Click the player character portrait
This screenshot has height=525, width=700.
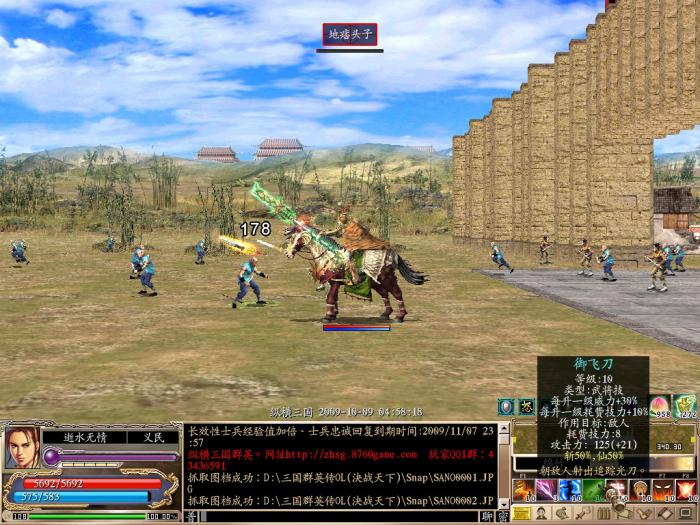22,449
